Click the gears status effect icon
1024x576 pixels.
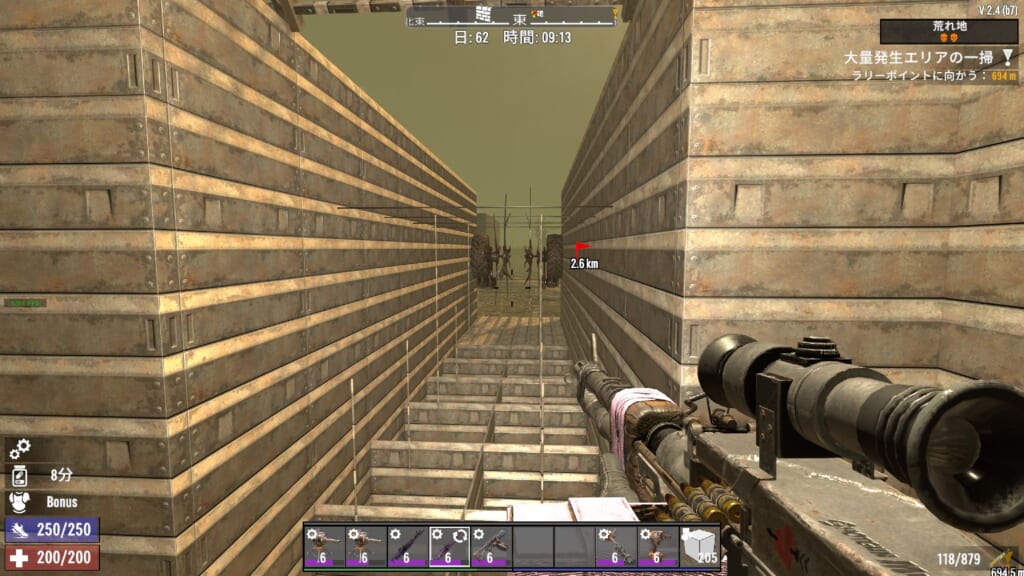(x=20, y=450)
